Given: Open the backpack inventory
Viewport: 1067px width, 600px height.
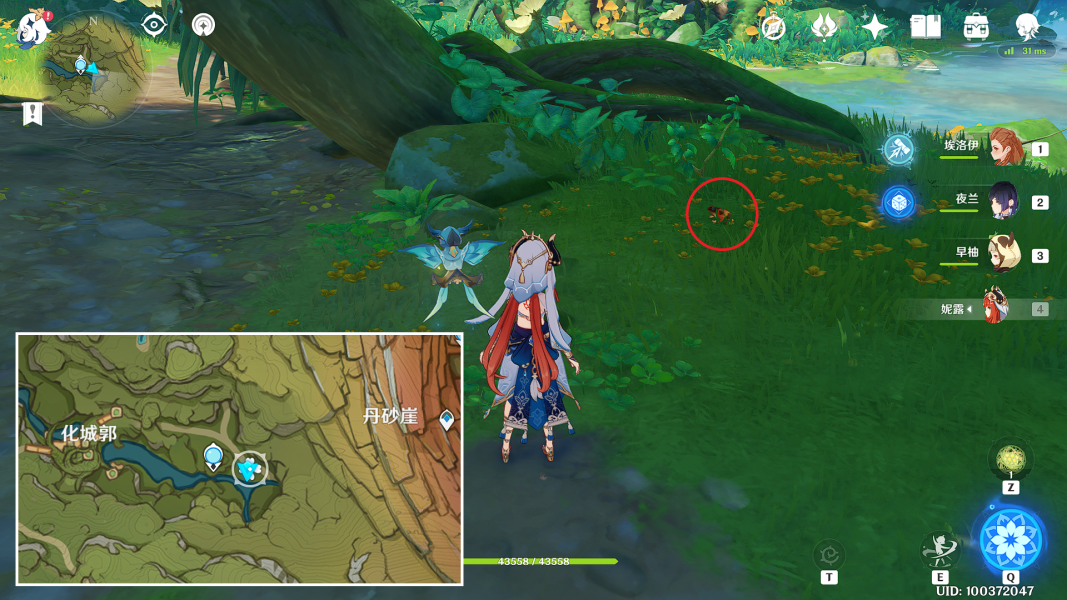Looking at the screenshot, I should click(977, 27).
